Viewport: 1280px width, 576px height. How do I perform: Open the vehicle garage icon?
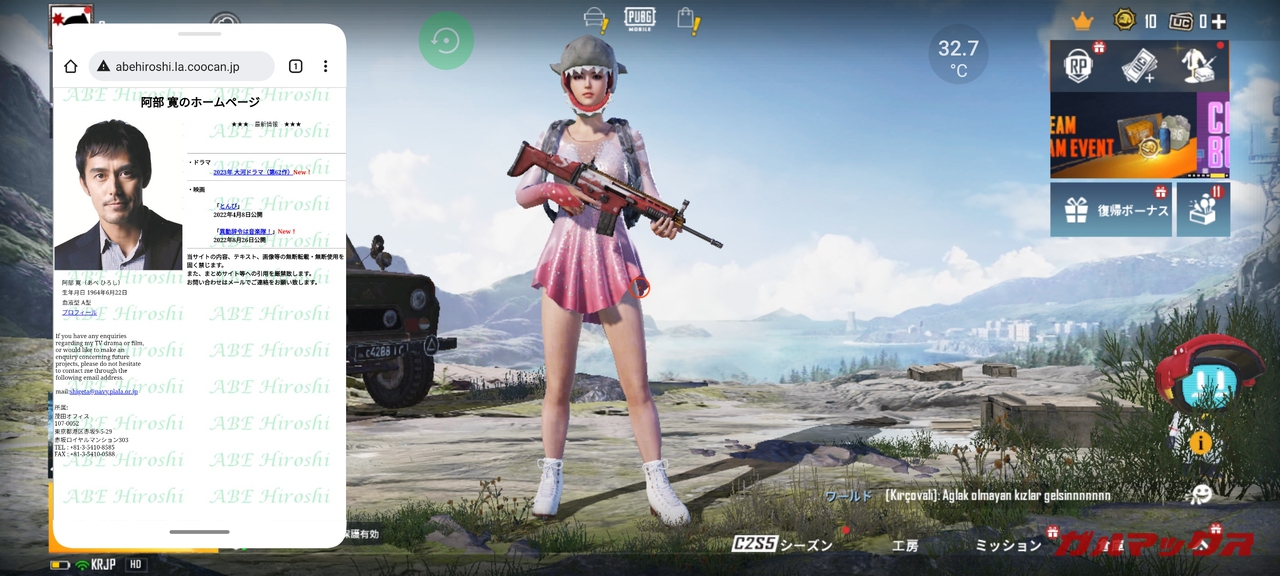(x=596, y=19)
